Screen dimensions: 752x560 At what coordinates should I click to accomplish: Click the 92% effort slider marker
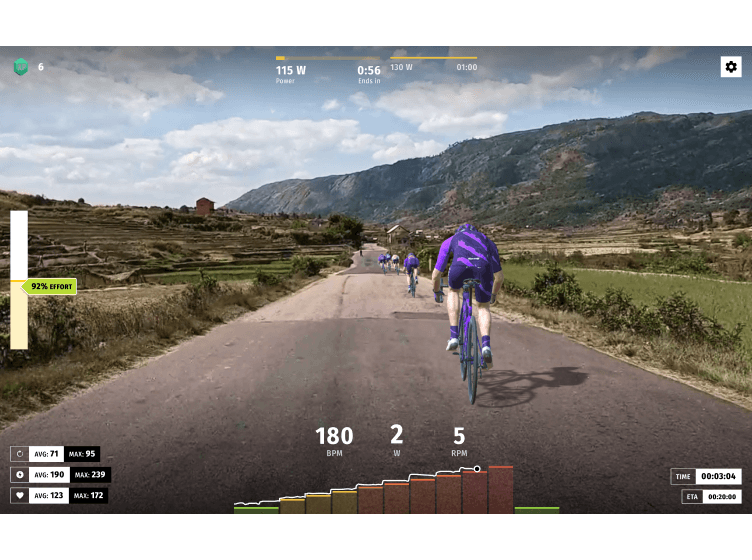(x=51, y=286)
